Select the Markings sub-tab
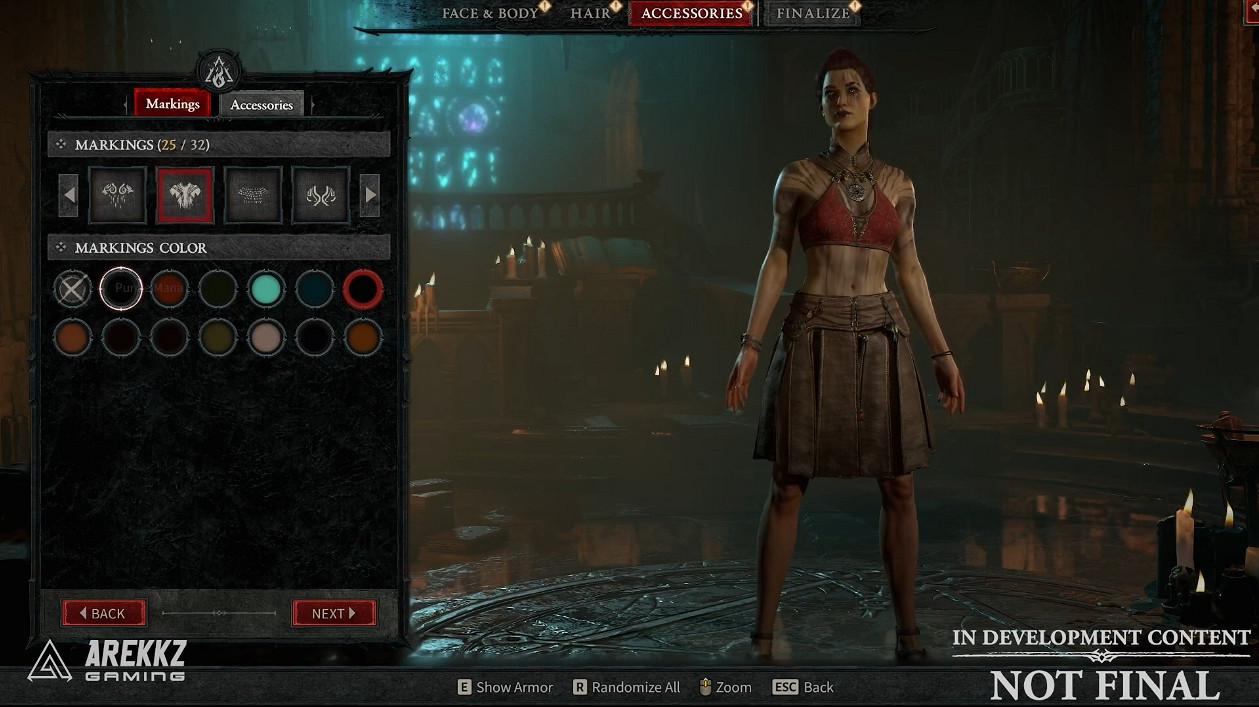This screenshot has height=707, width=1259. pyautogui.click(x=172, y=103)
